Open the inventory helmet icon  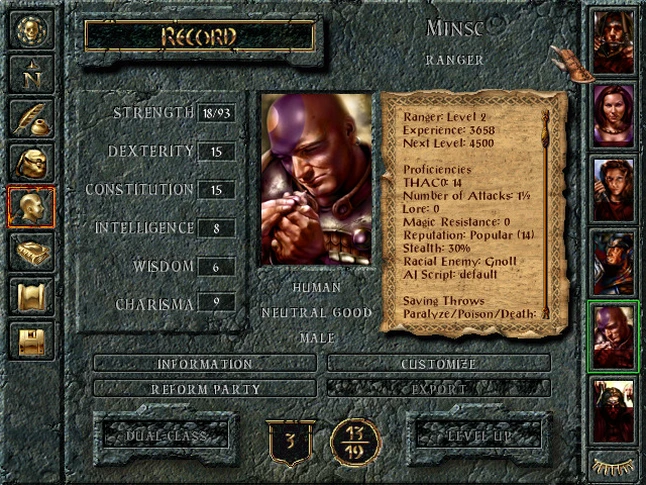(32, 162)
